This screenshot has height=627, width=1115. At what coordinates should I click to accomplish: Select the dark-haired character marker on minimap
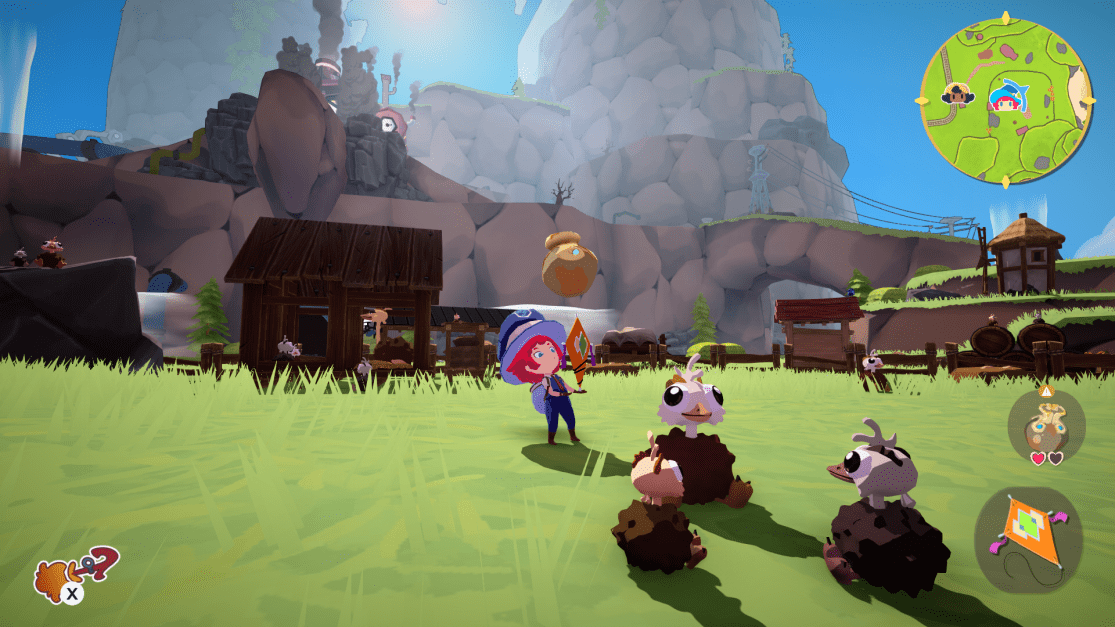[957, 94]
